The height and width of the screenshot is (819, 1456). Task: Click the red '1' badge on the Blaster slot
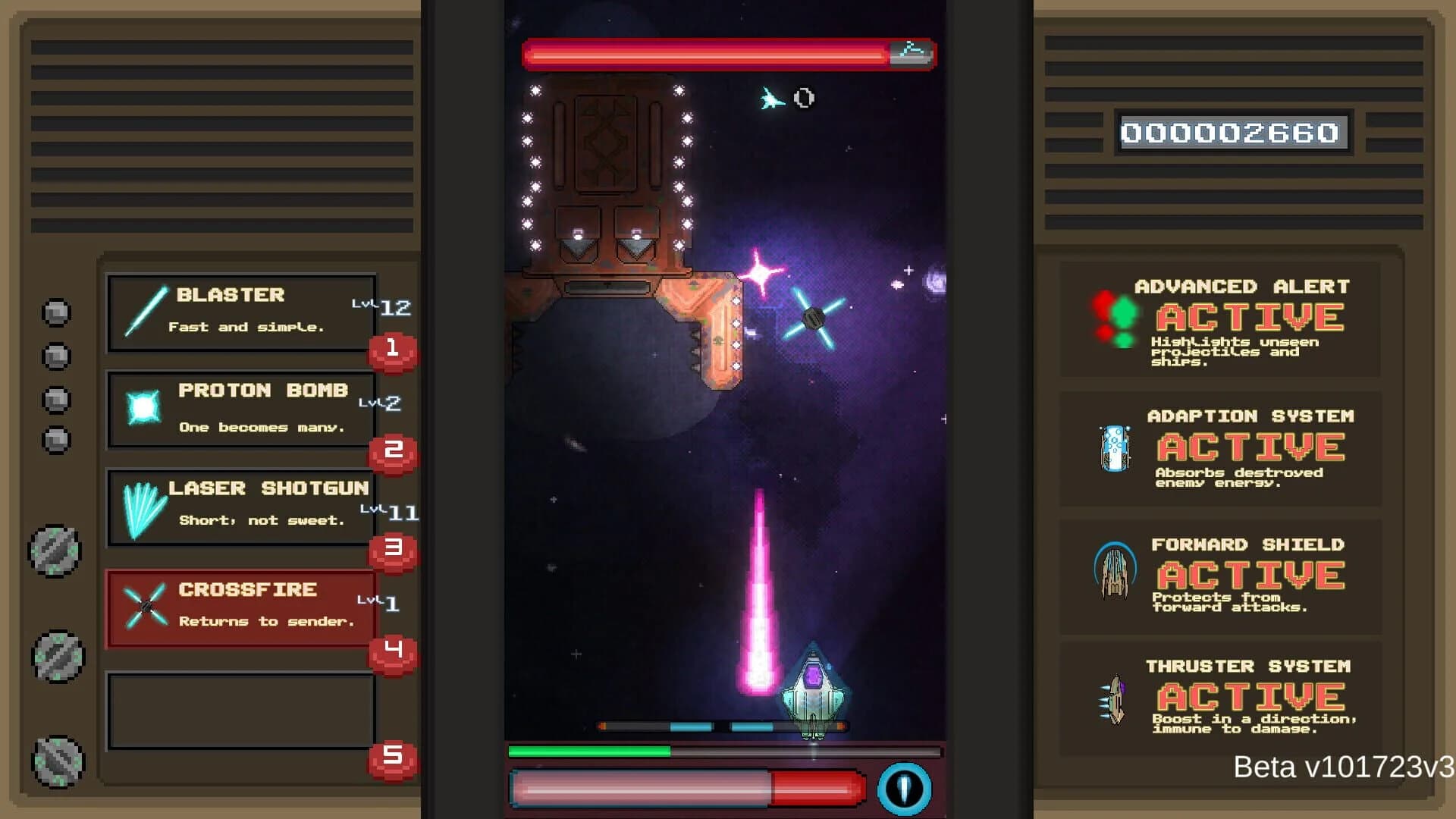point(391,350)
